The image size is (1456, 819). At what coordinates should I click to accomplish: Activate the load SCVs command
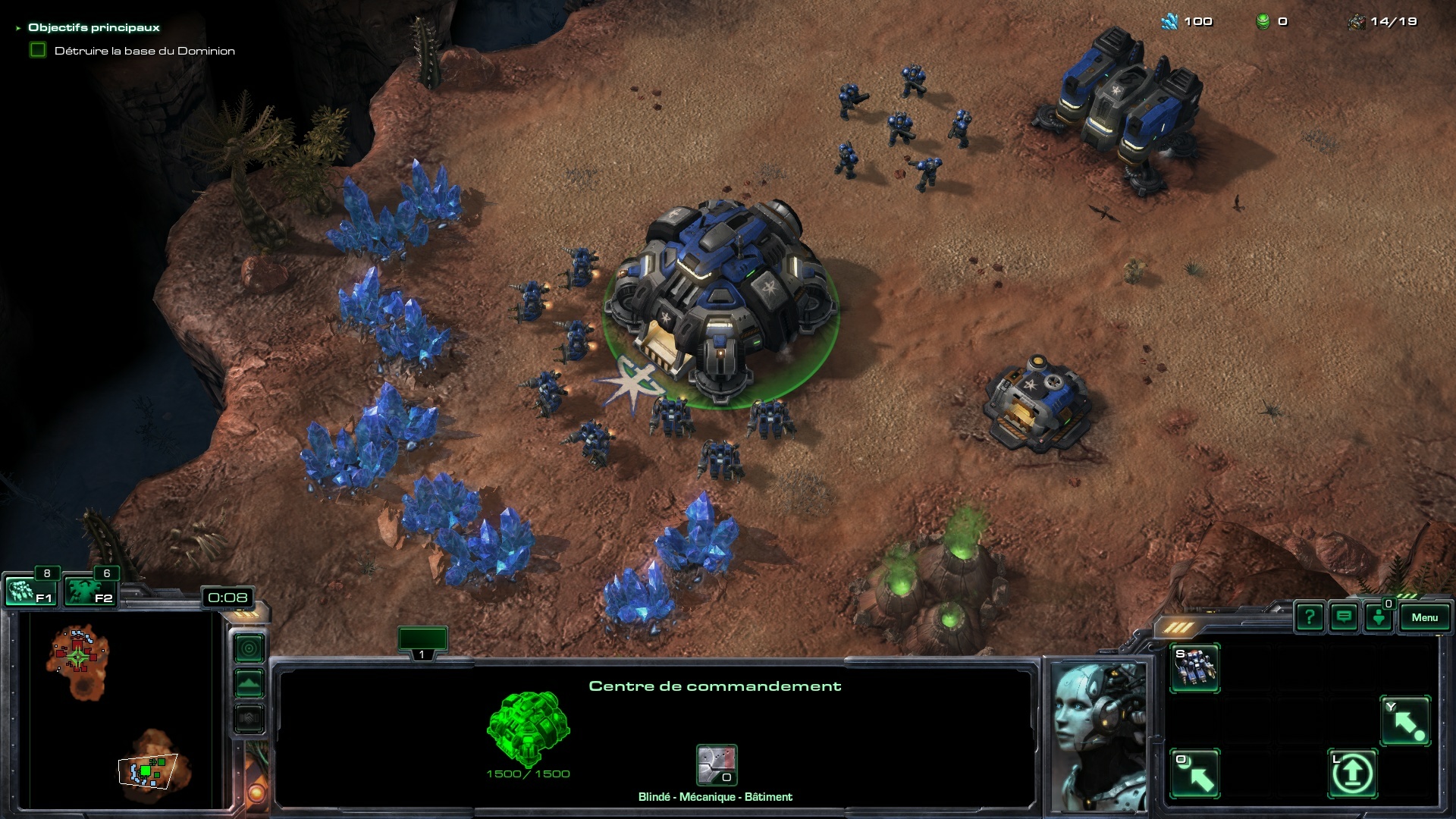1194,773
